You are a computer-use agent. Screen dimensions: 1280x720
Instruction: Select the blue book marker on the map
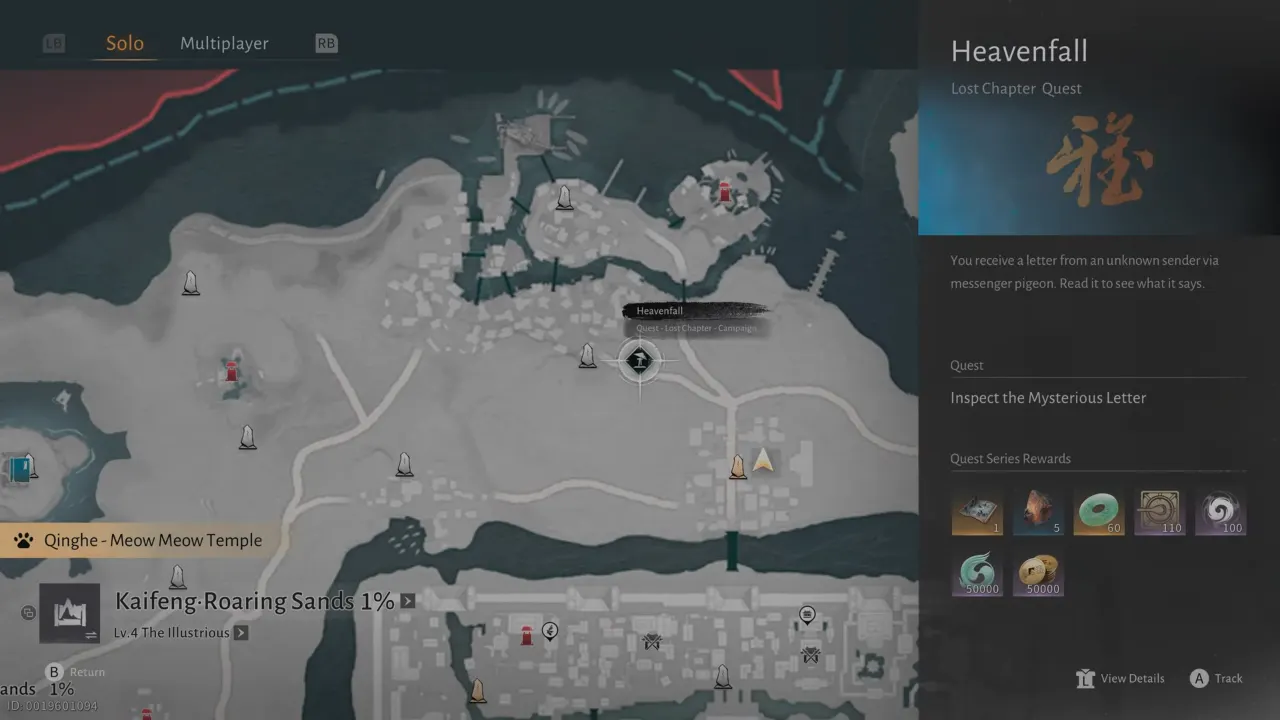tap(19, 469)
